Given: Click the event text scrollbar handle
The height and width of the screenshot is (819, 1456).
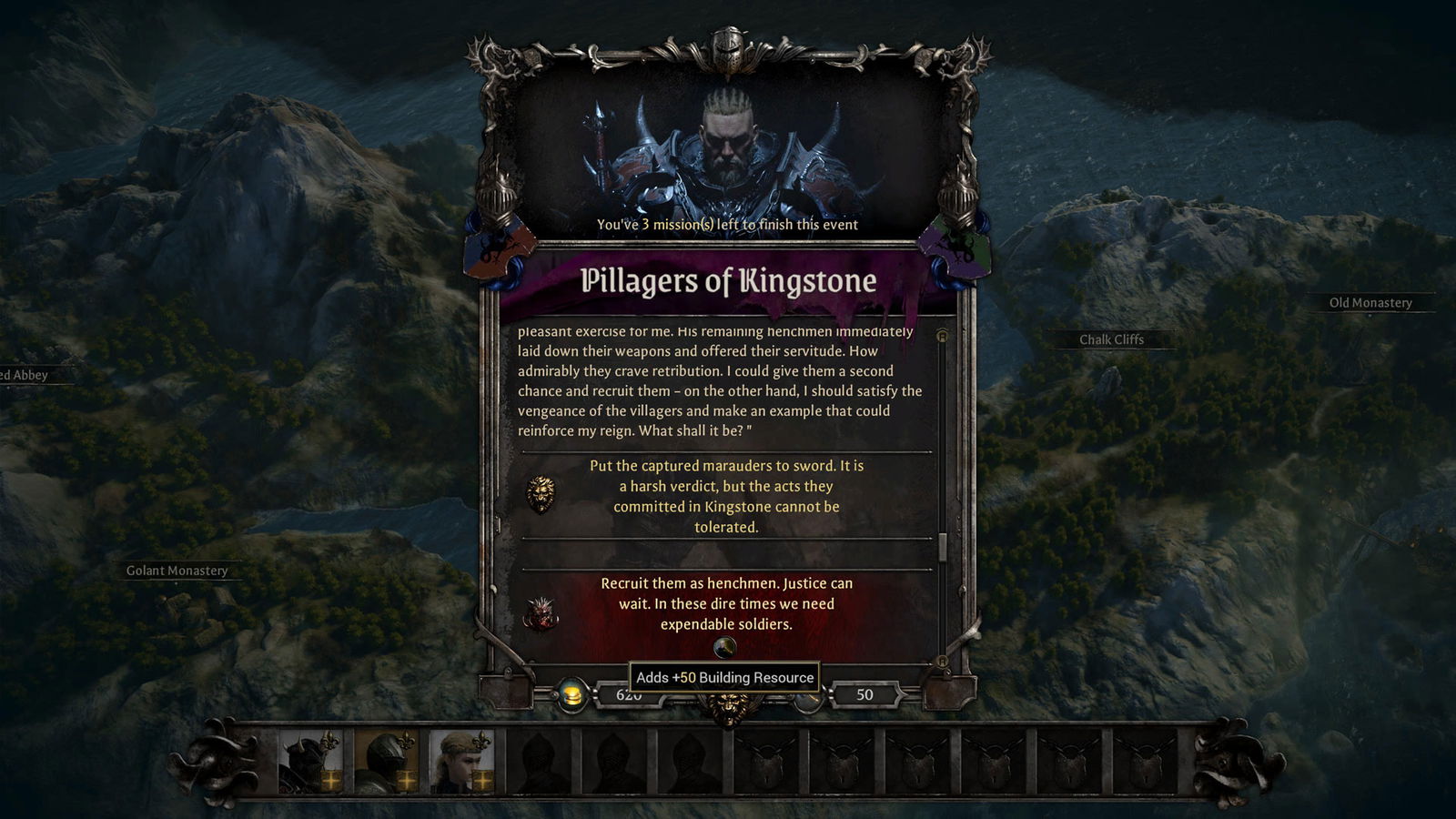Looking at the screenshot, I should [x=943, y=546].
